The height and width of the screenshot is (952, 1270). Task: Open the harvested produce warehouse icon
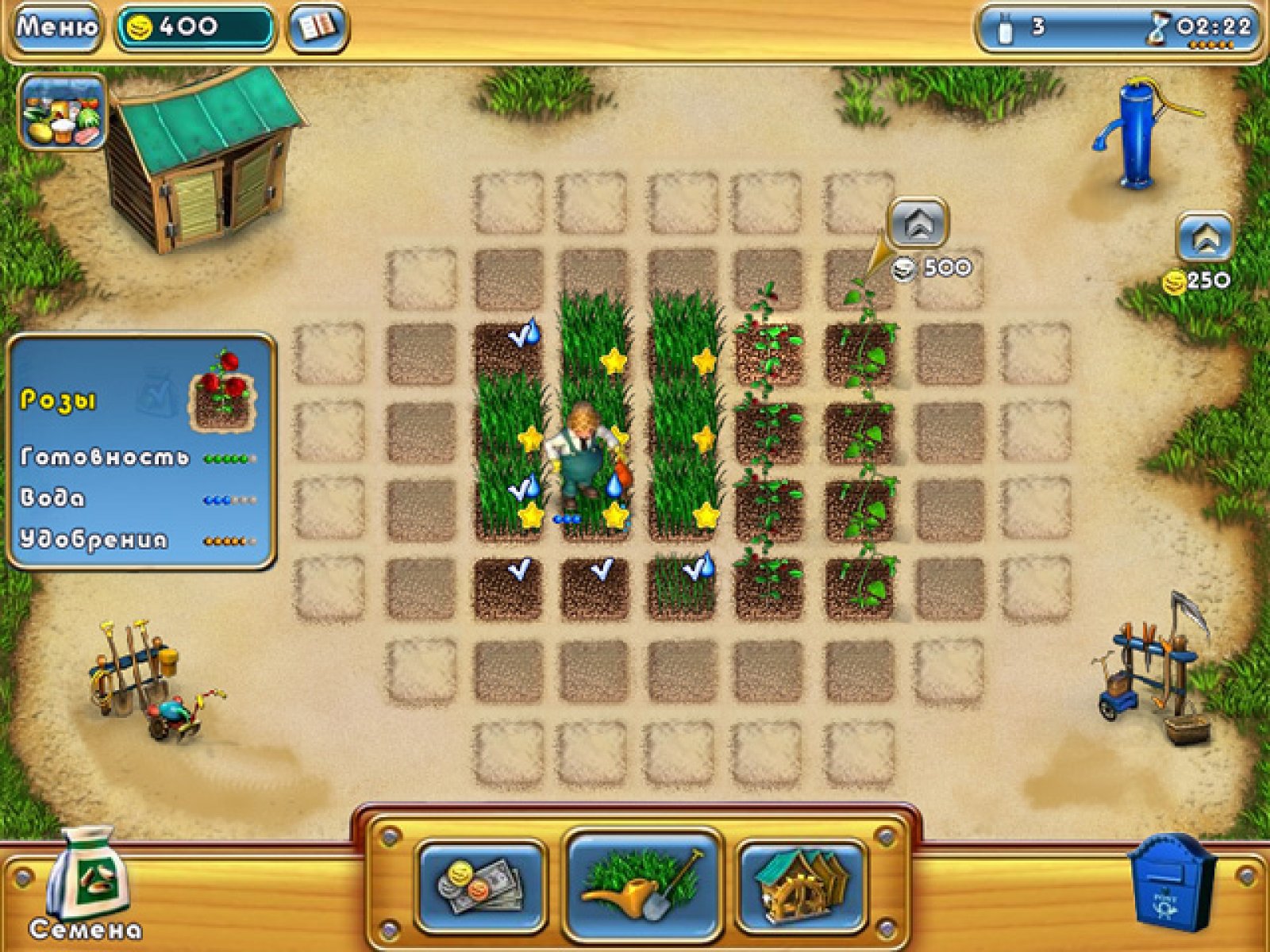[63, 113]
